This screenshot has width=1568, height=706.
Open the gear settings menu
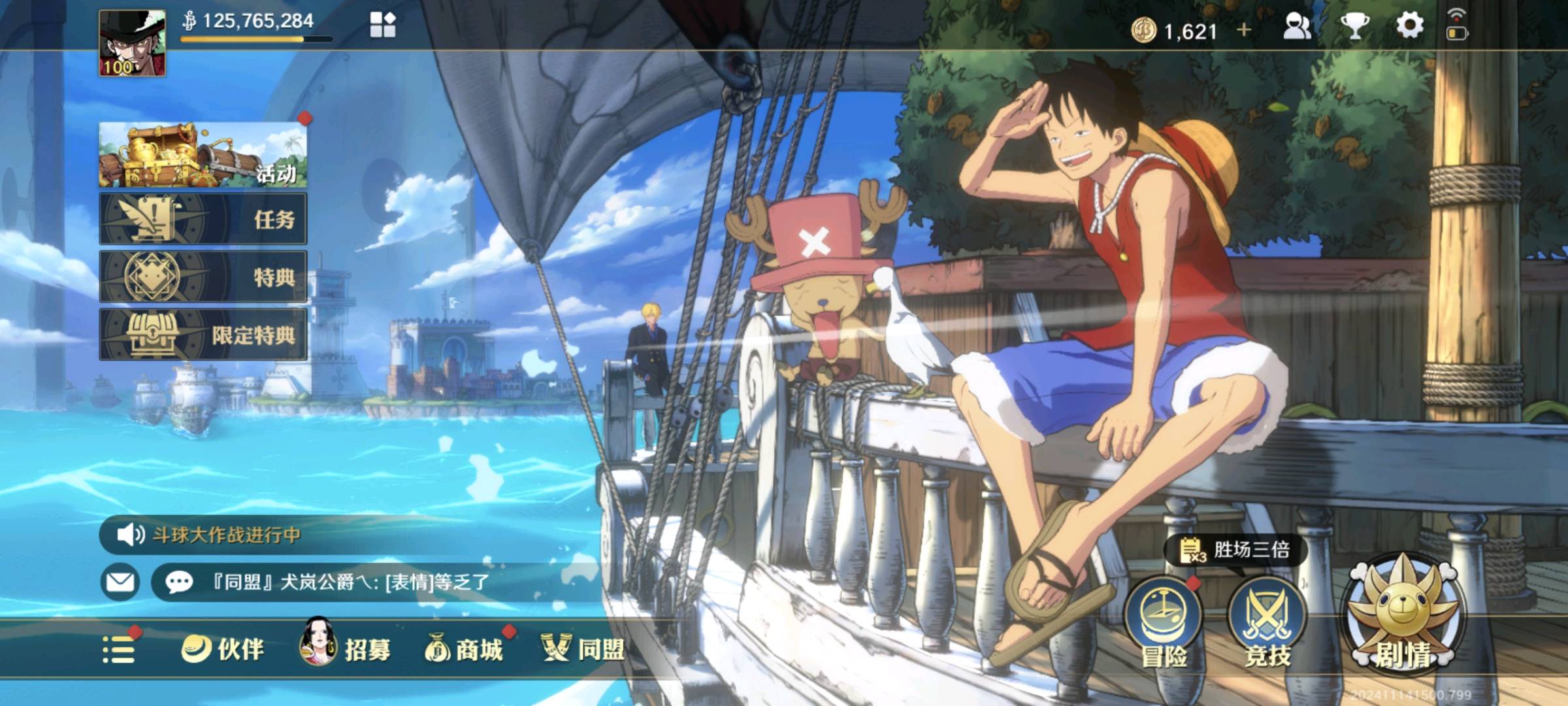tap(1409, 26)
